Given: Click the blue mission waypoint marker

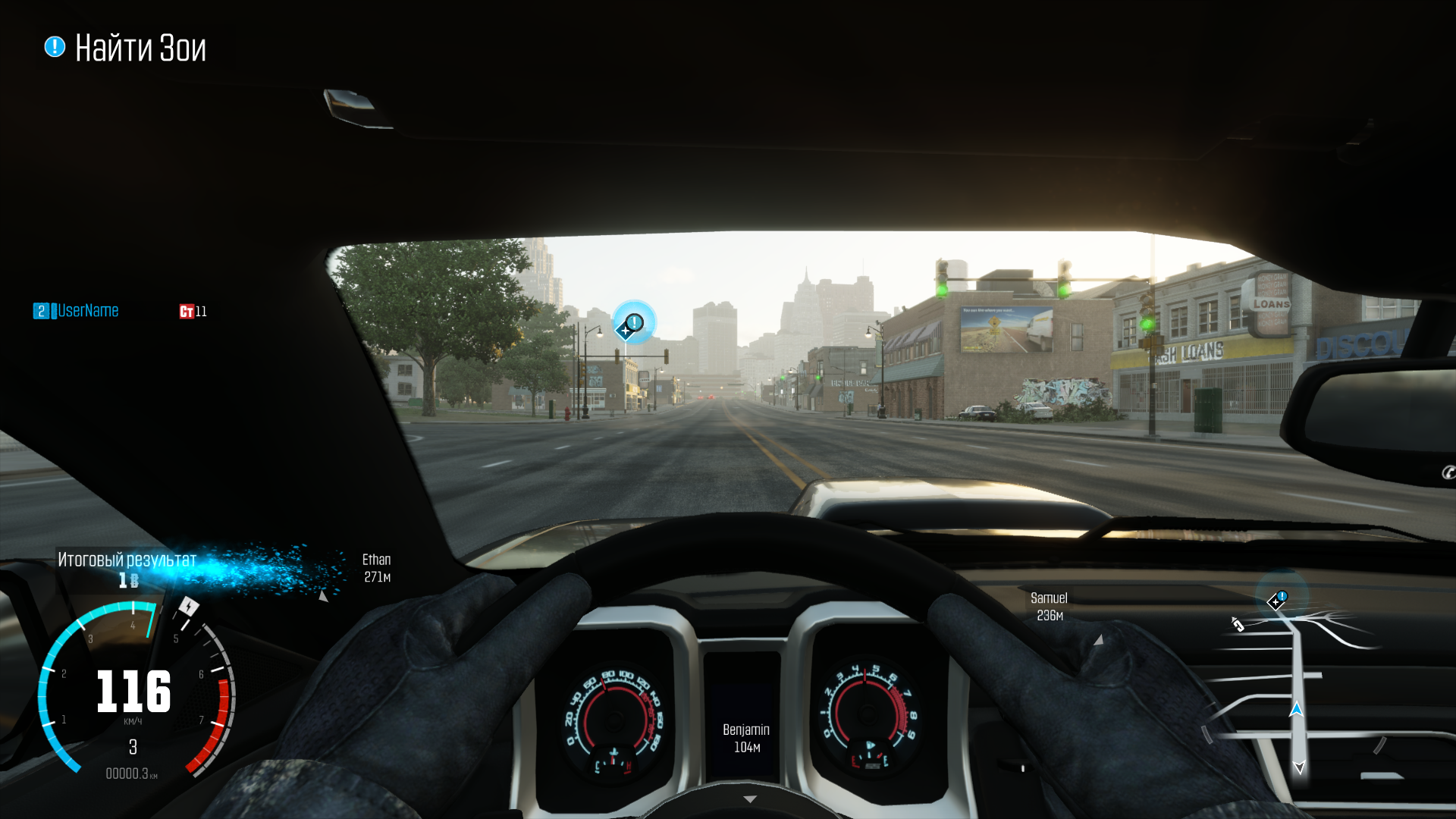Looking at the screenshot, I should 632,324.
